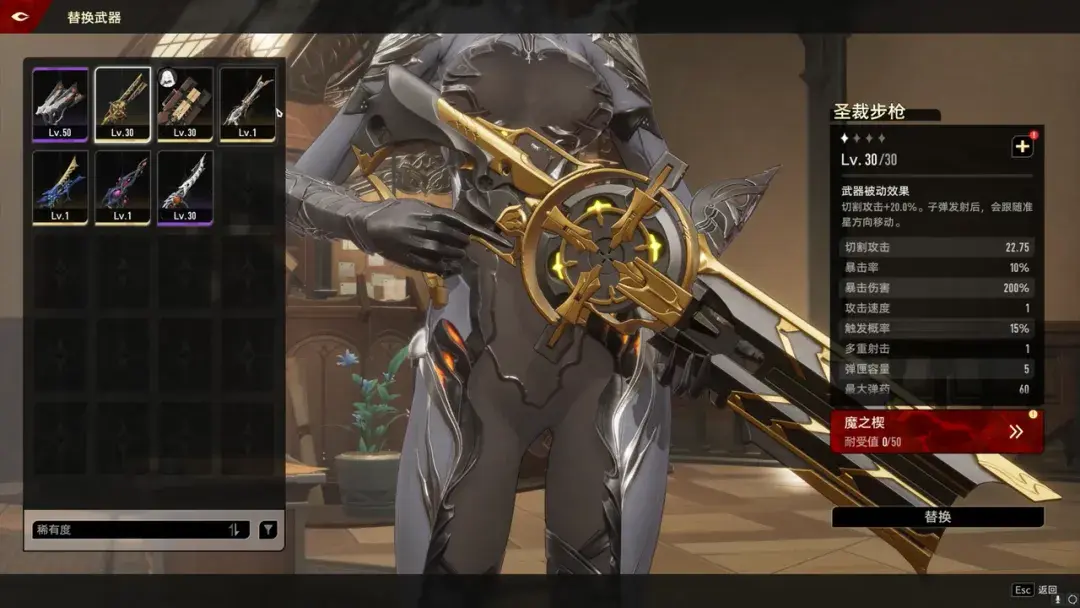This screenshot has width=1080, height=608.
Task: Select the Lv.50 purple-bordered white weapon
Action: point(60,104)
